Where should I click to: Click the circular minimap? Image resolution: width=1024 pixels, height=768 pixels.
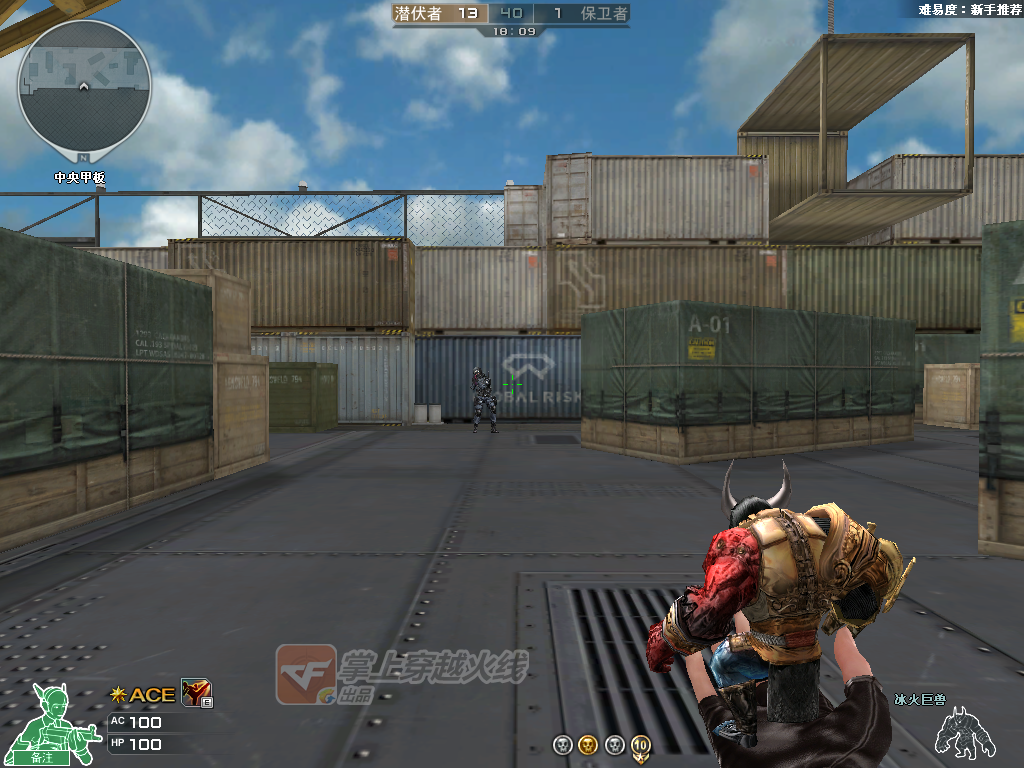(84, 88)
